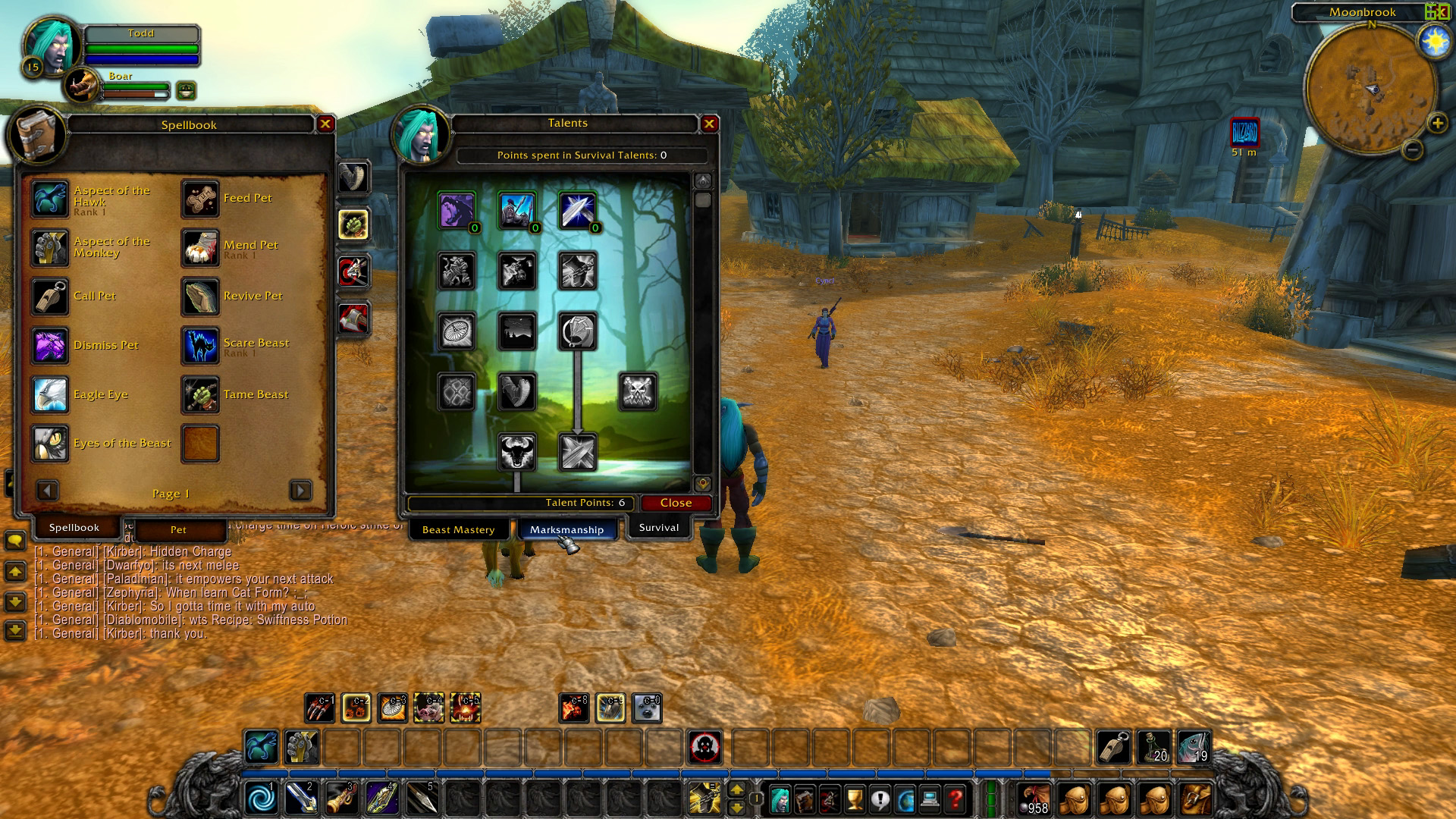Screen dimensions: 1456x819
Task: Use the fish item with 19 stacks
Action: (1194, 748)
